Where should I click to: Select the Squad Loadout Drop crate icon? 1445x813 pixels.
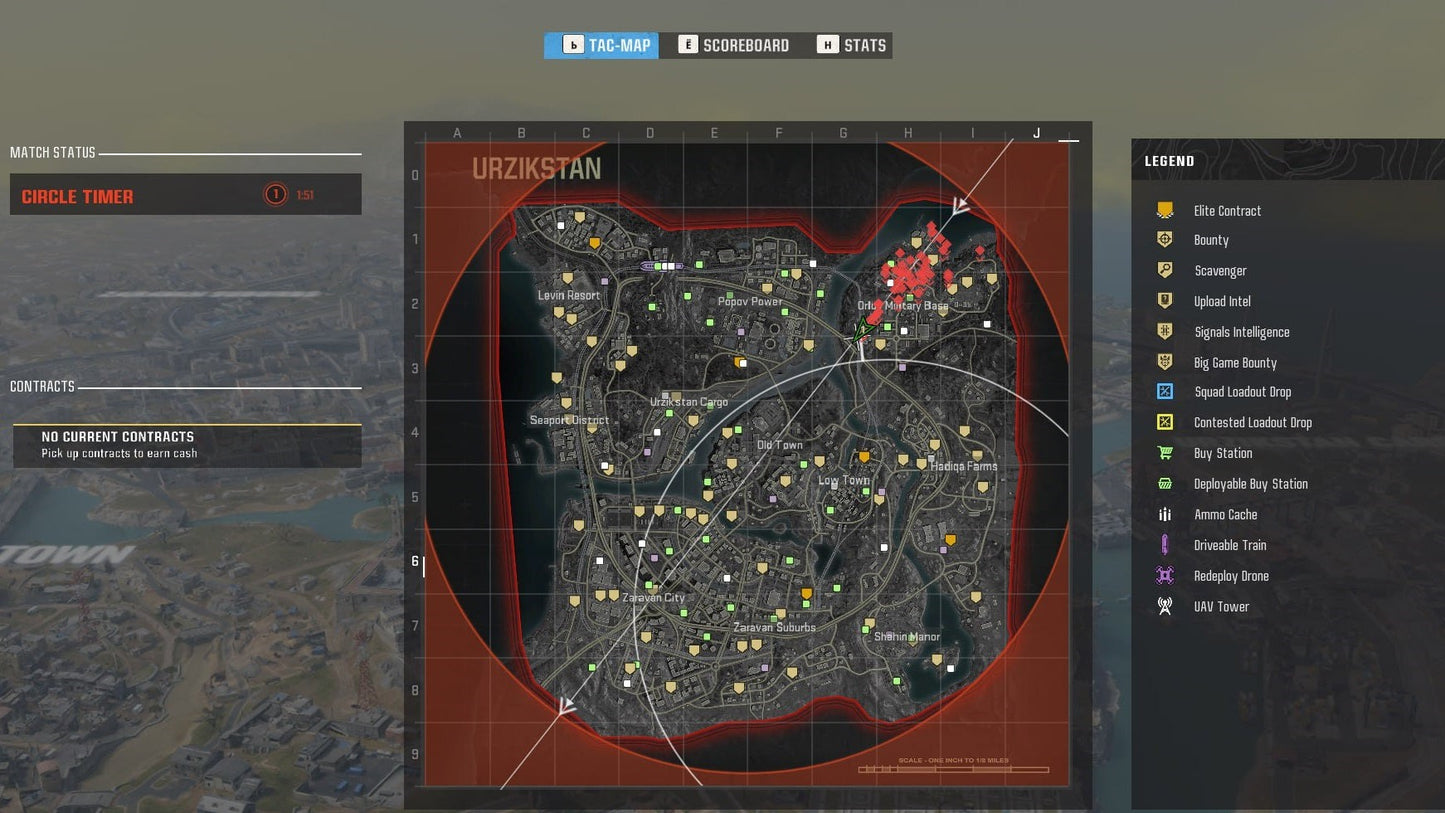pyautogui.click(x=1165, y=392)
